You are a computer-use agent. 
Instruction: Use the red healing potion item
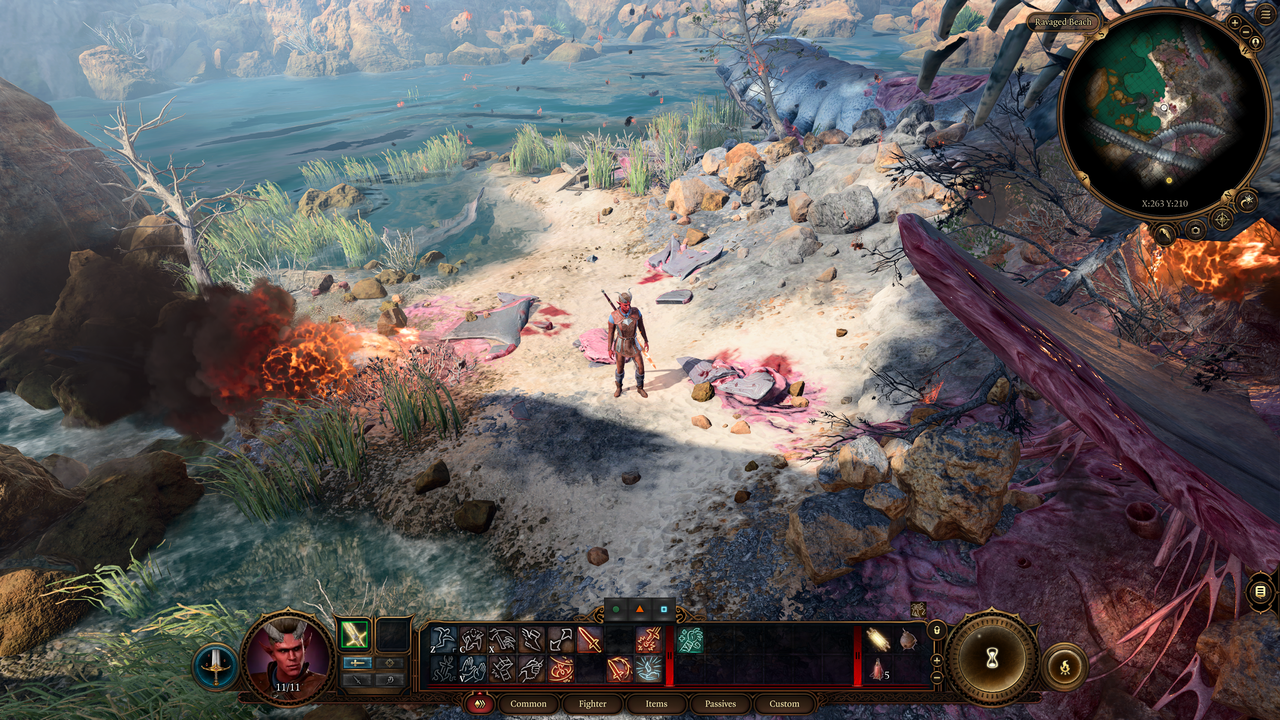877,669
